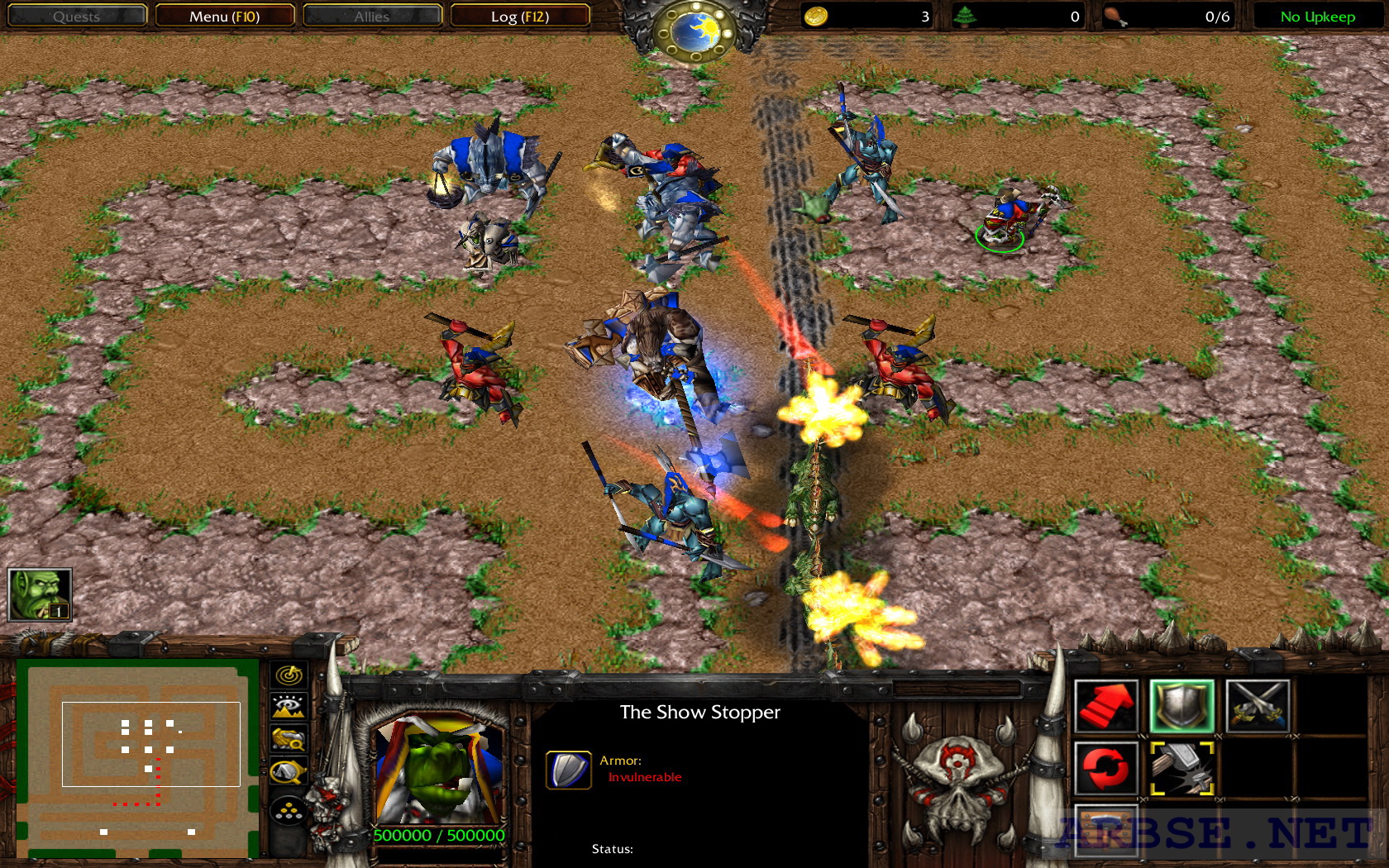Activate the minimap signal ping button
The width and height of the screenshot is (1389, 868).
[289, 675]
